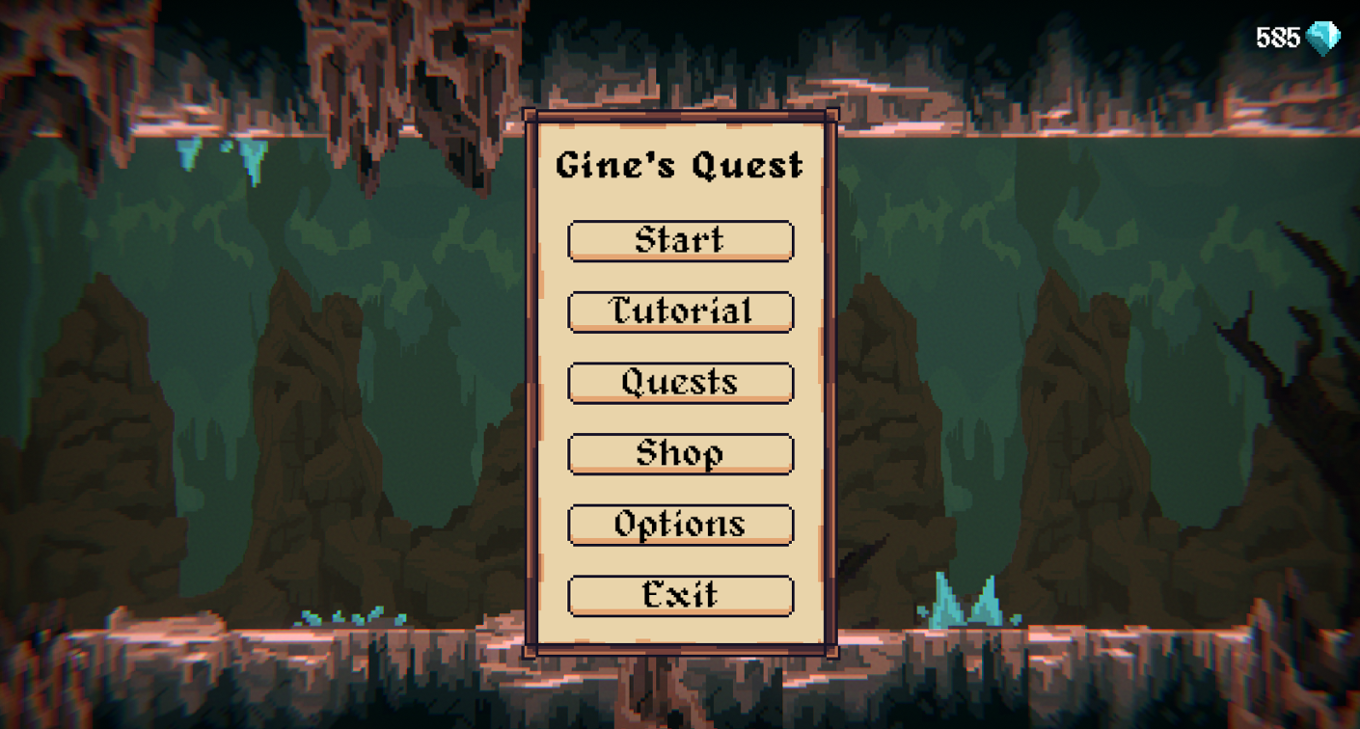Adjust settings via the Options button
This screenshot has height=729, width=1360.
point(680,524)
